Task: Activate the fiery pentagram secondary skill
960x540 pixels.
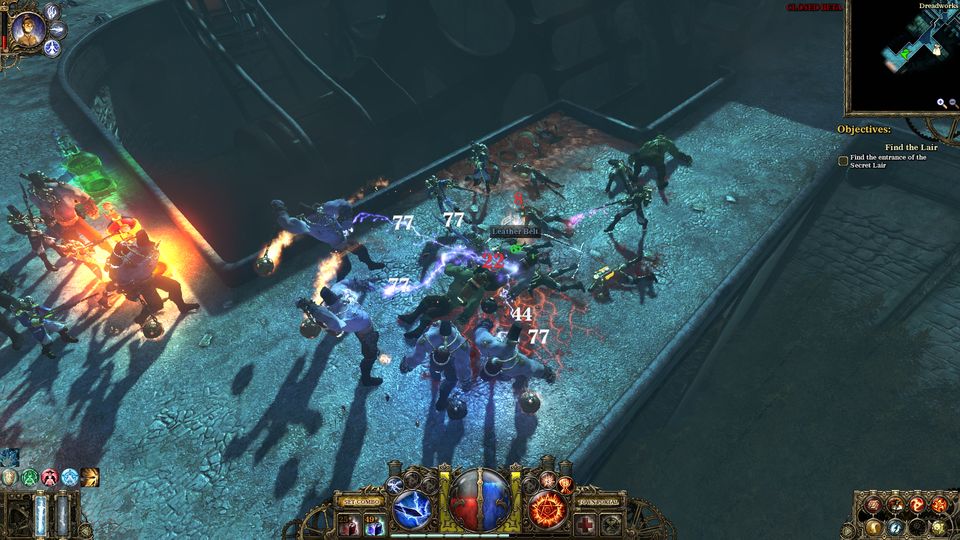Action: 548,509
